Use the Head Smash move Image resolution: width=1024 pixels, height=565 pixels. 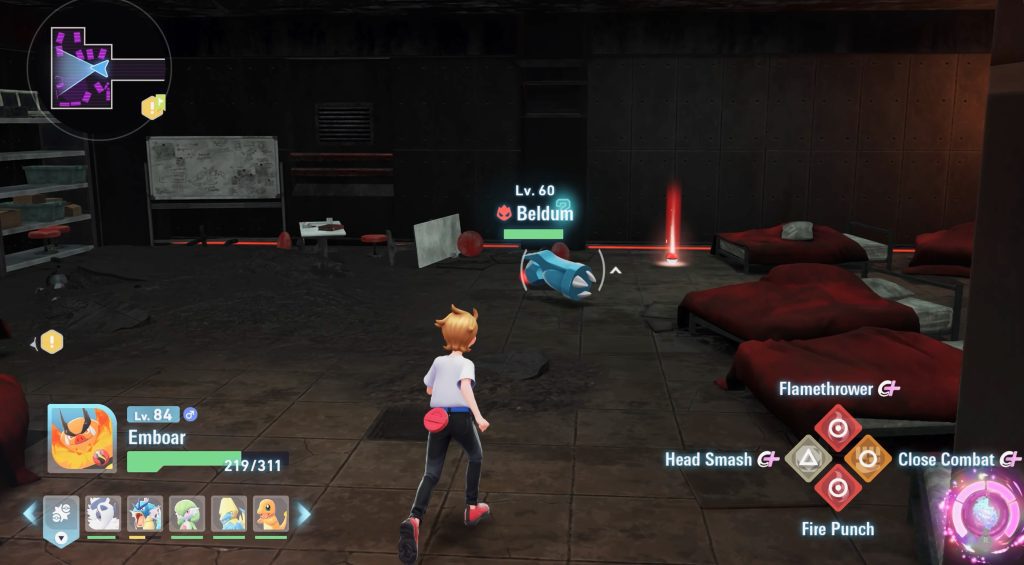click(x=805, y=459)
